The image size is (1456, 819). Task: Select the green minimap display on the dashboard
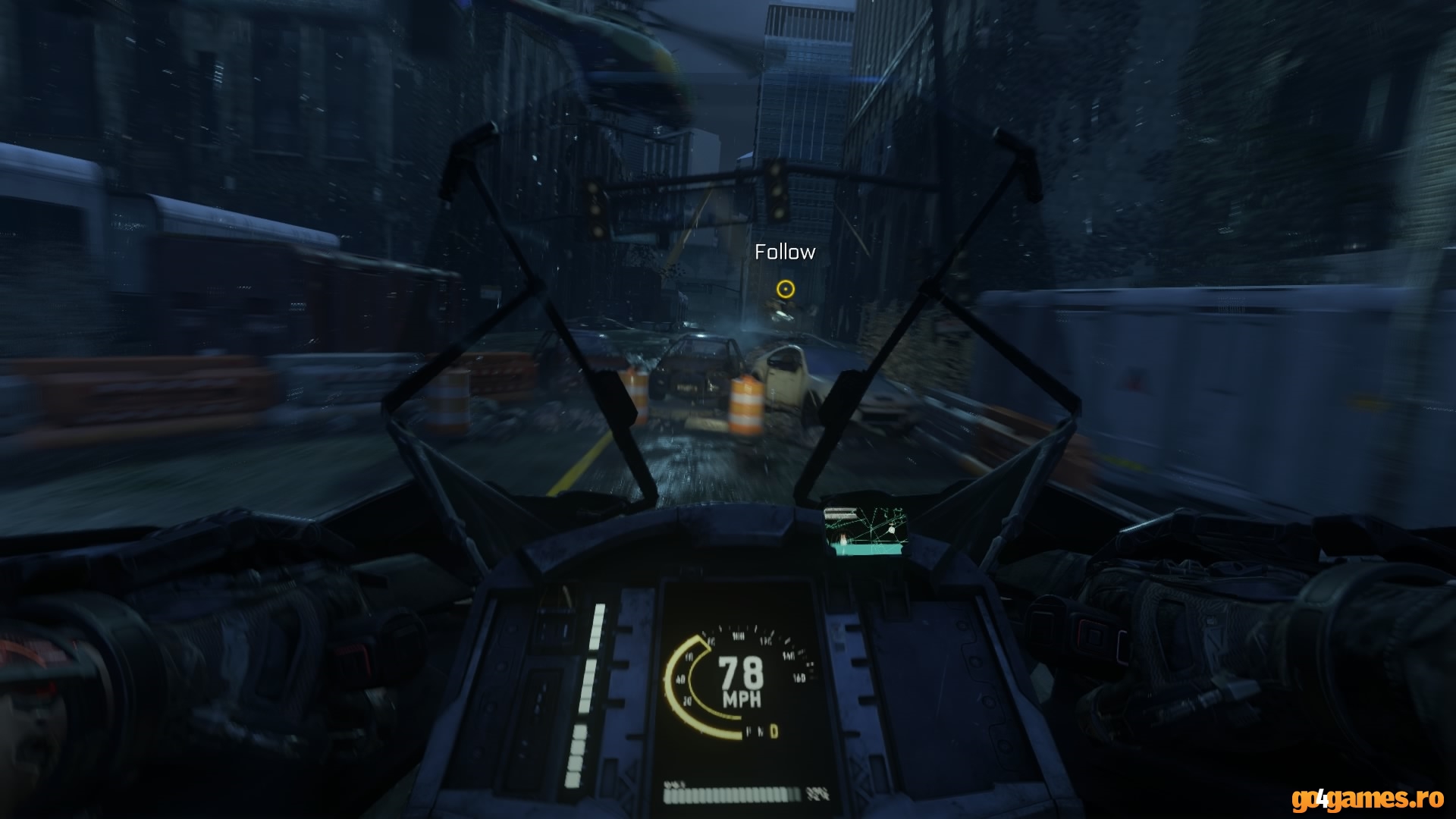click(864, 532)
